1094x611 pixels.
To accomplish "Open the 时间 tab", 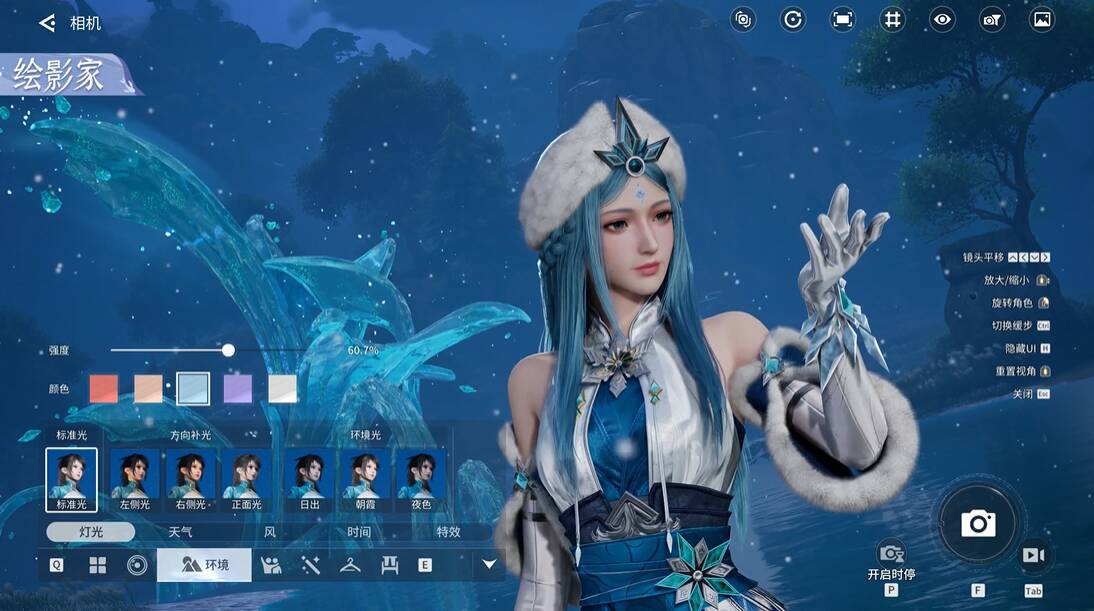I will pos(359,532).
